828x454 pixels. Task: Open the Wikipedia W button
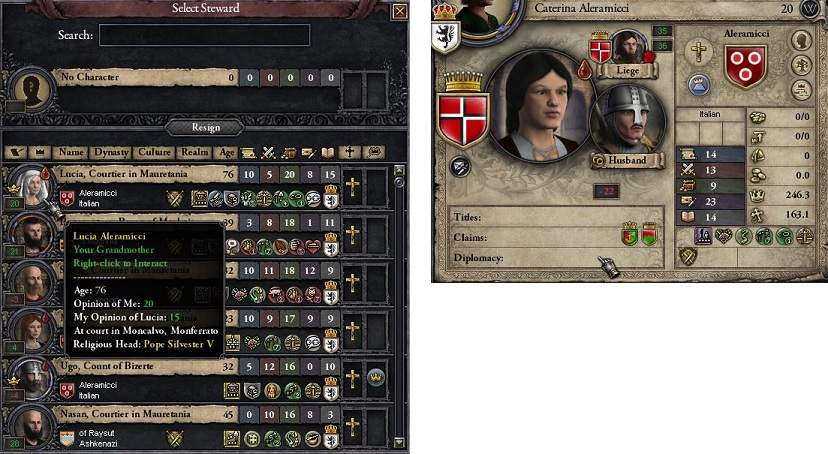[x=808, y=9]
